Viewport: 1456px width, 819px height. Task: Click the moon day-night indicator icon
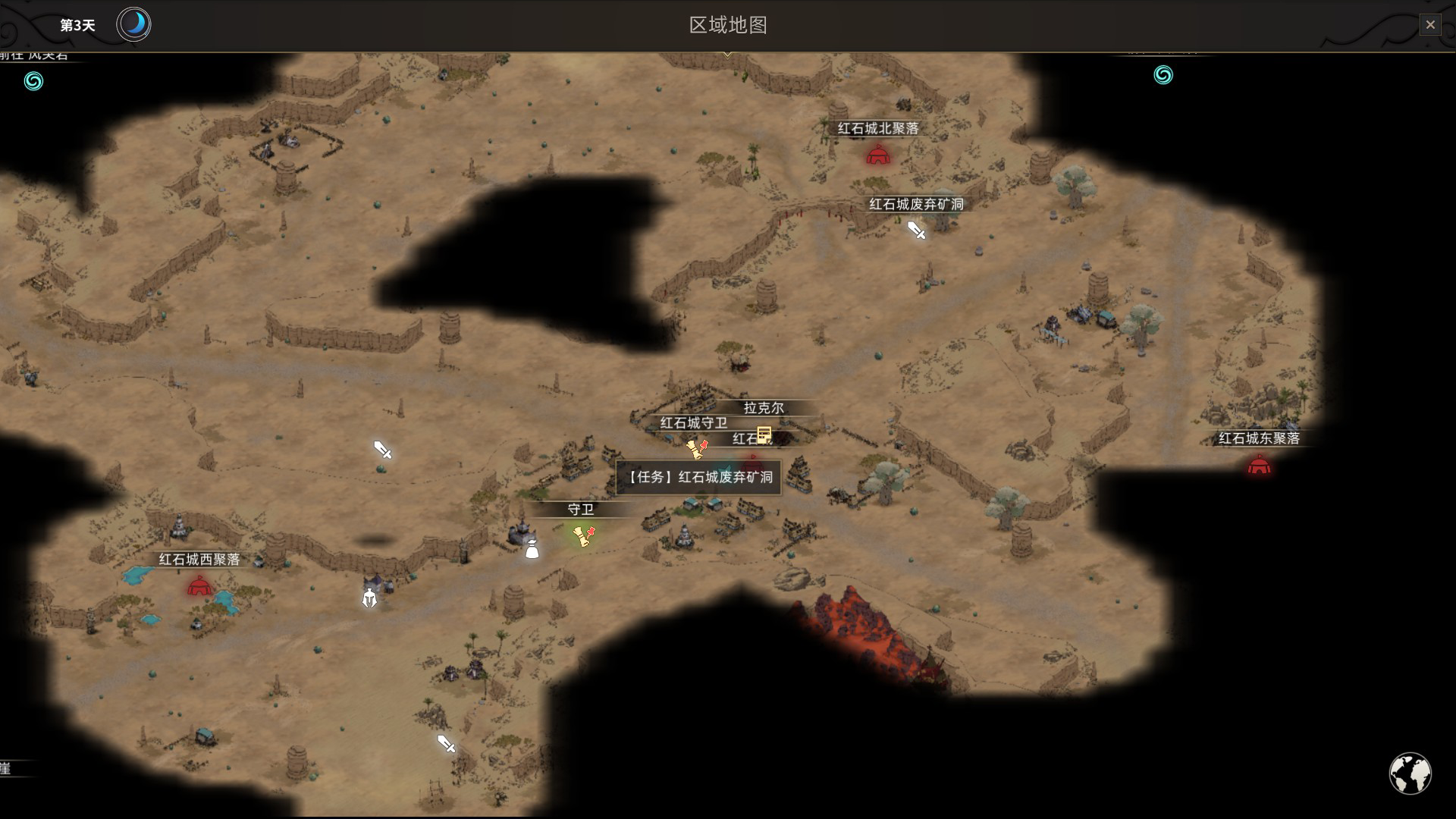click(x=133, y=24)
